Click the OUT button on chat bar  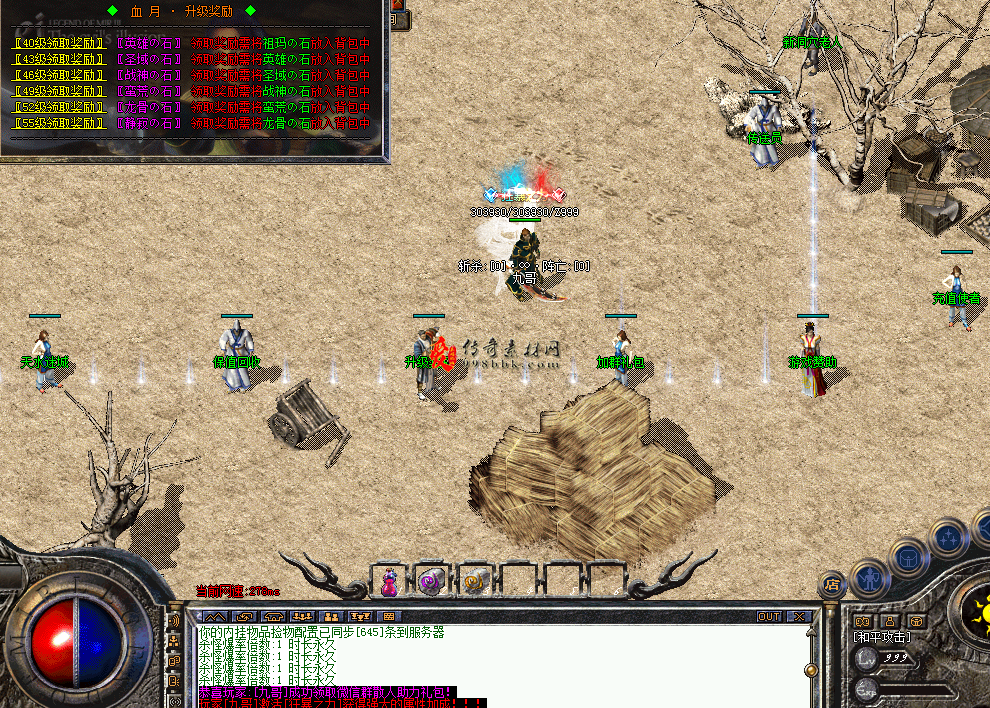click(x=768, y=616)
